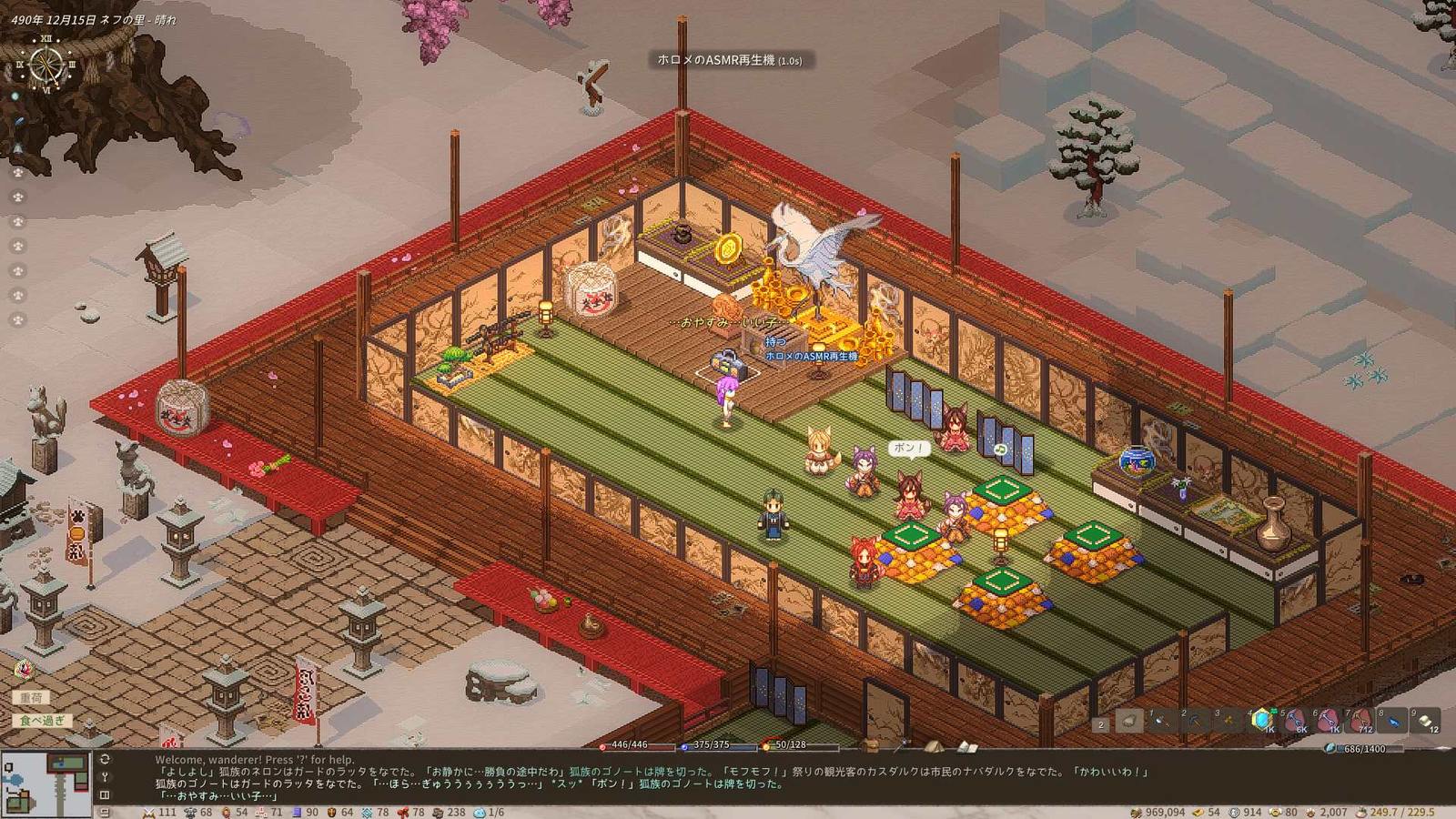Screen dimensions: 1456x819
Task: Activate the shield gem in hotbar slot 4
Action: 1260,720
